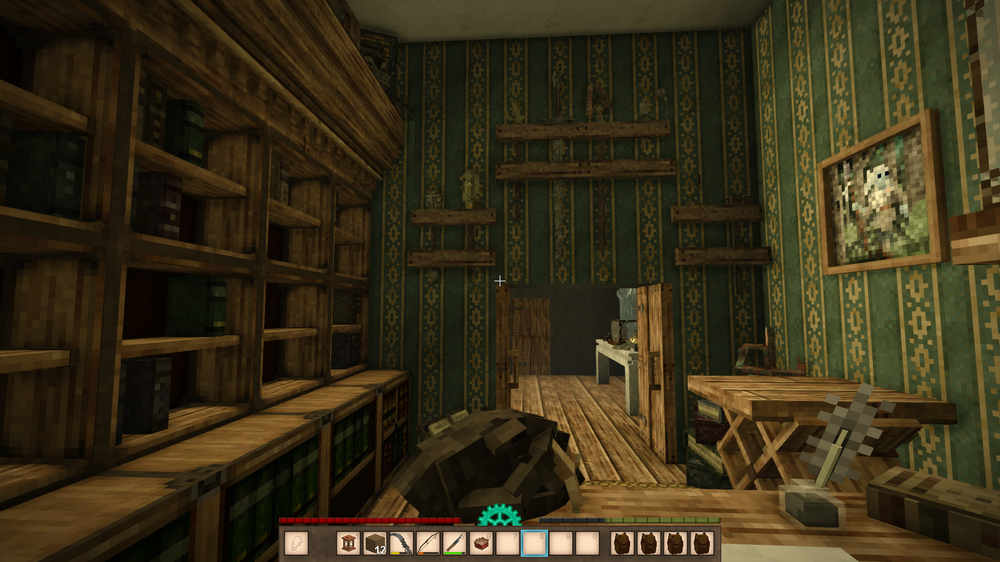This screenshot has width=1000, height=562.
Task: Pick the red crate hotbar slot
Action: point(482,543)
